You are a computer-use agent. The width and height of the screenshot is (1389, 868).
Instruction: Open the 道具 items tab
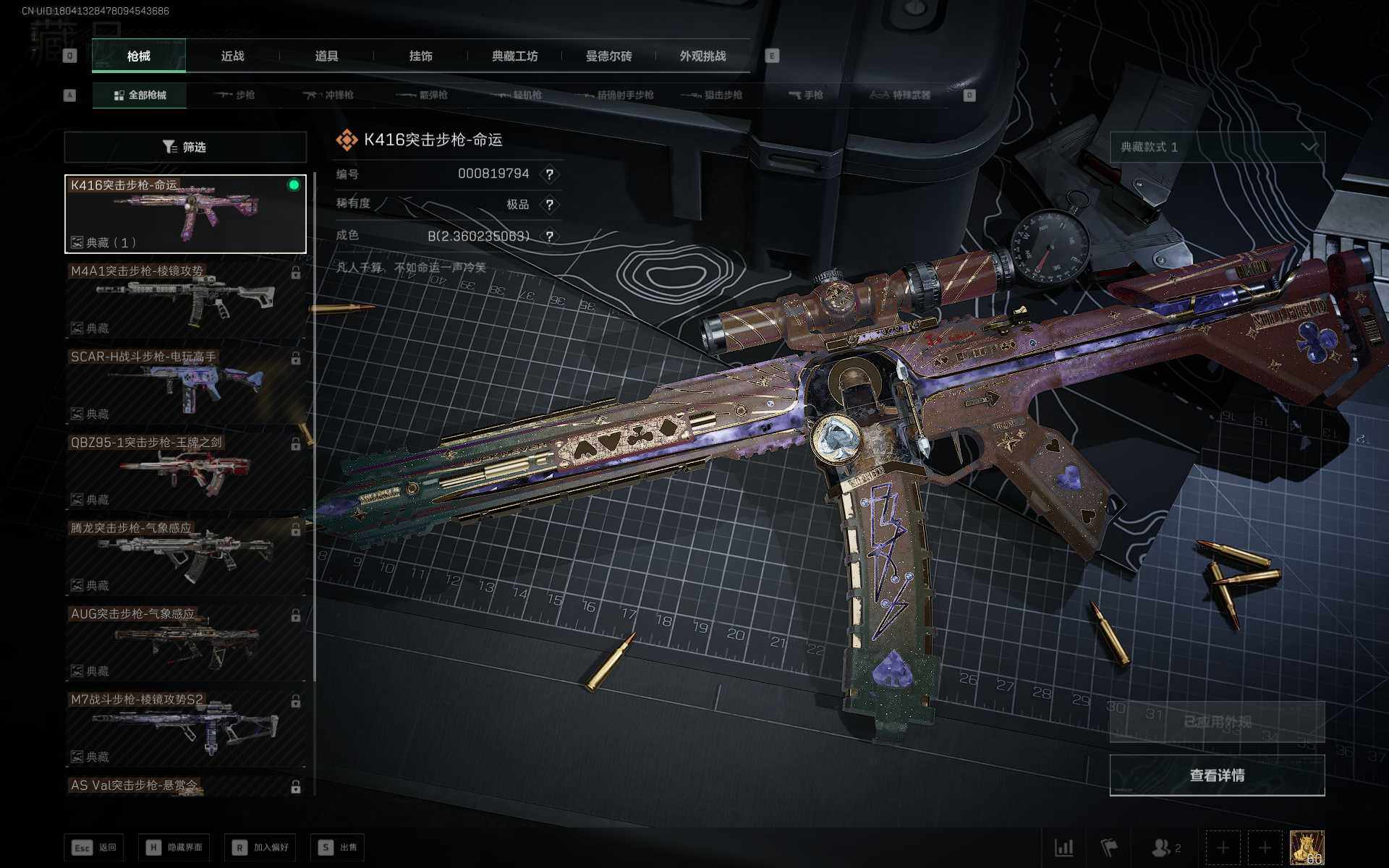326,56
